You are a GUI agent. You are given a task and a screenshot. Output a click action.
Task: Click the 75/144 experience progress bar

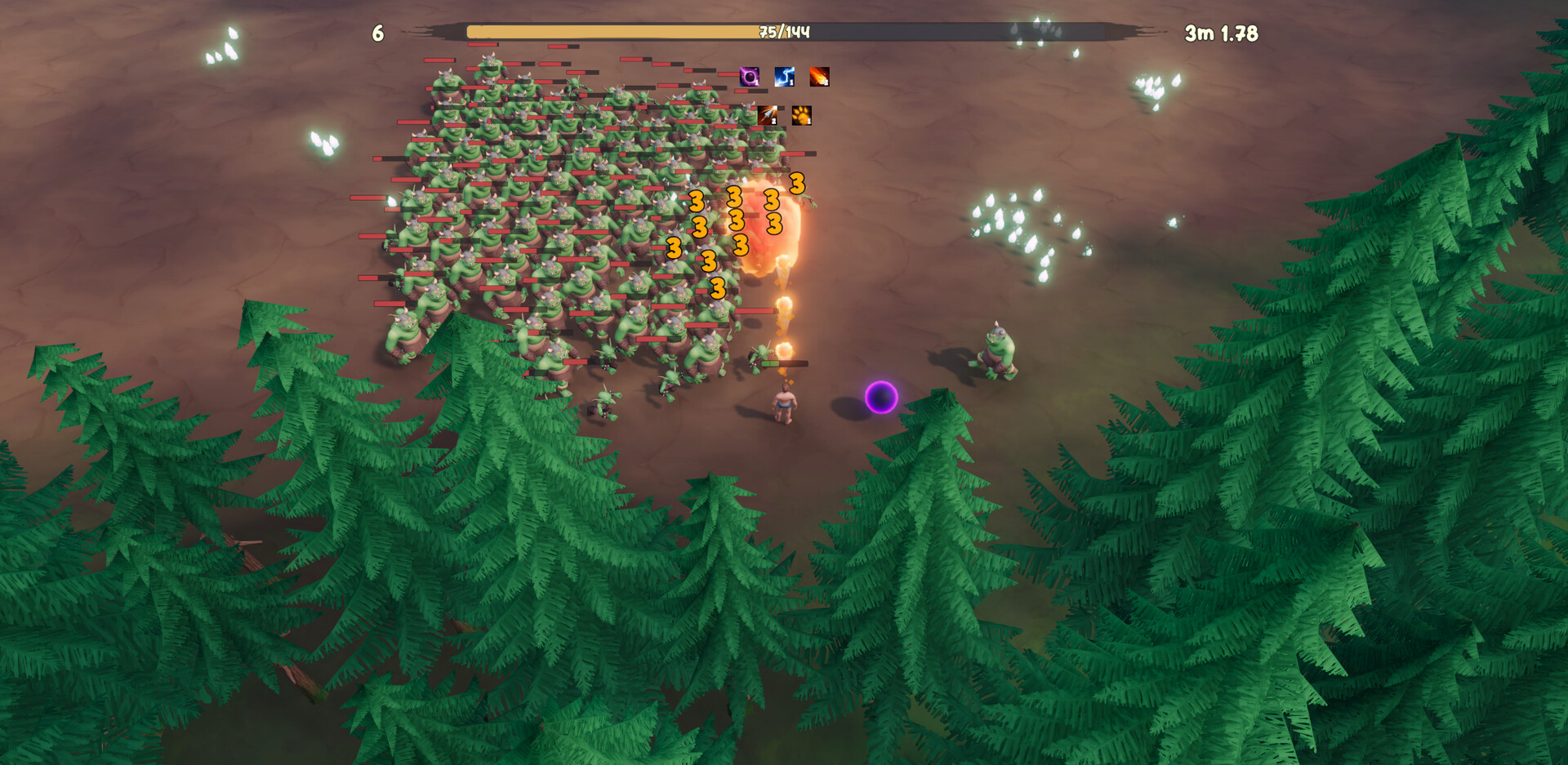pos(782,30)
